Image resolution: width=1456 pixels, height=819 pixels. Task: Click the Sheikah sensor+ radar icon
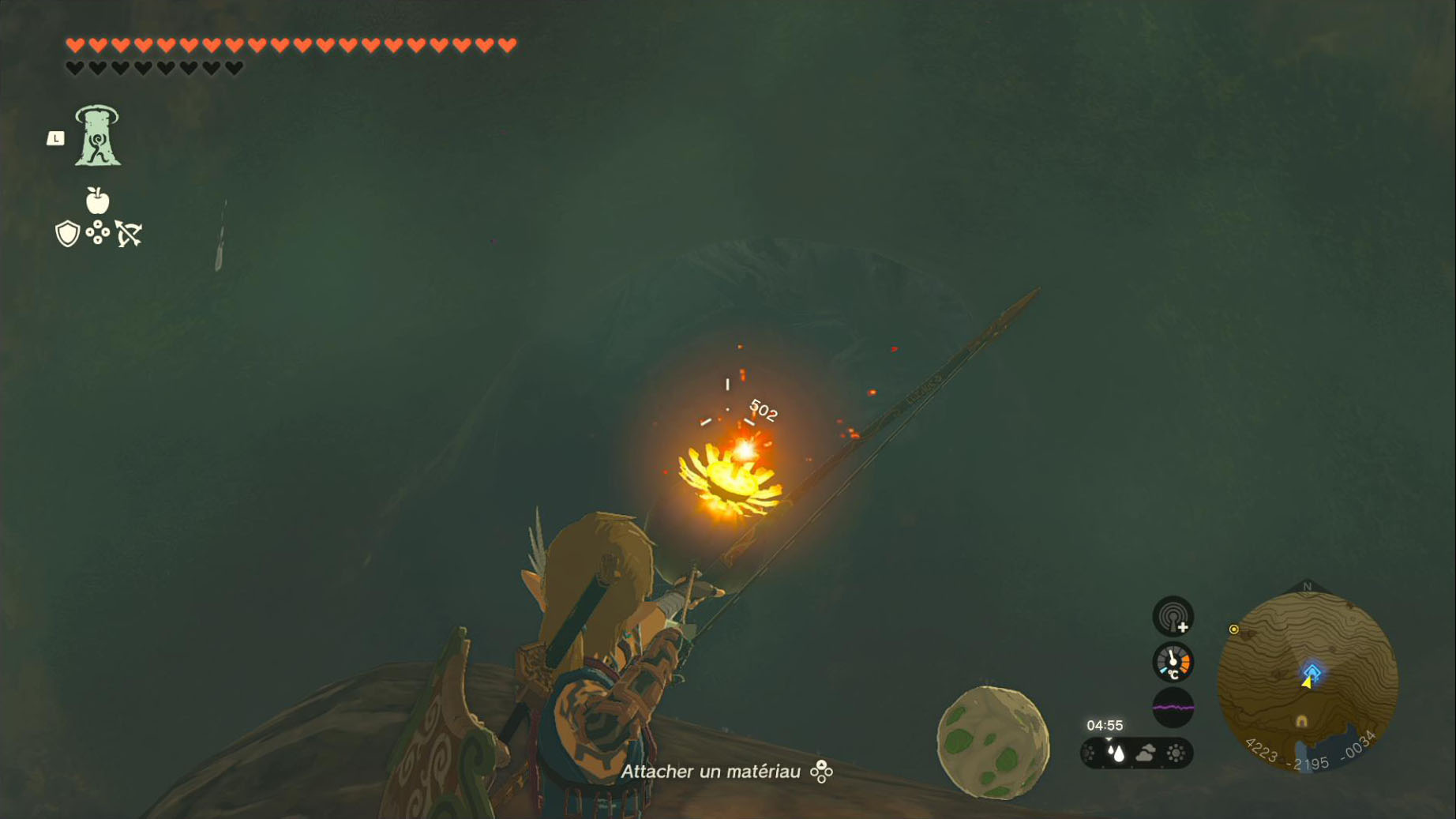[x=1173, y=616]
